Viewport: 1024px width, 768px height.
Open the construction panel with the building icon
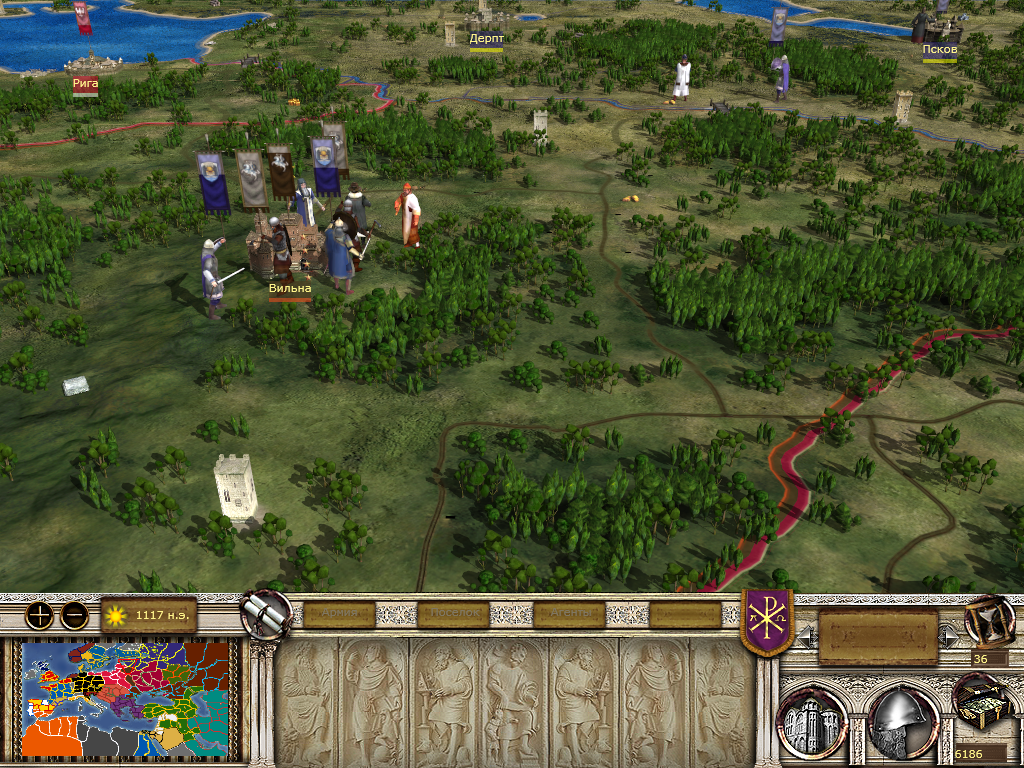pos(813,718)
